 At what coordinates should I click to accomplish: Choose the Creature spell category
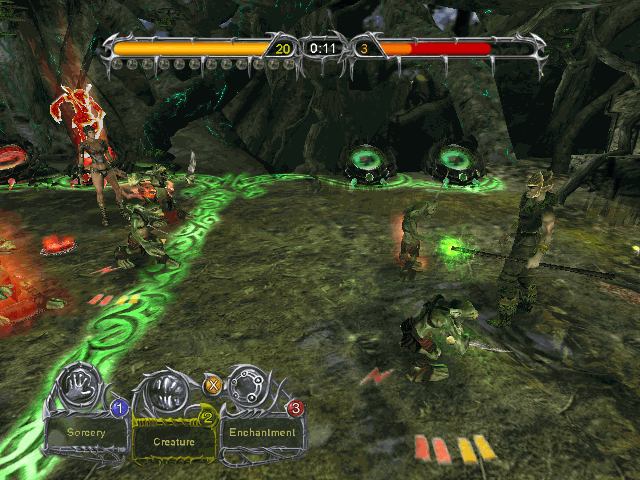(173, 439)
